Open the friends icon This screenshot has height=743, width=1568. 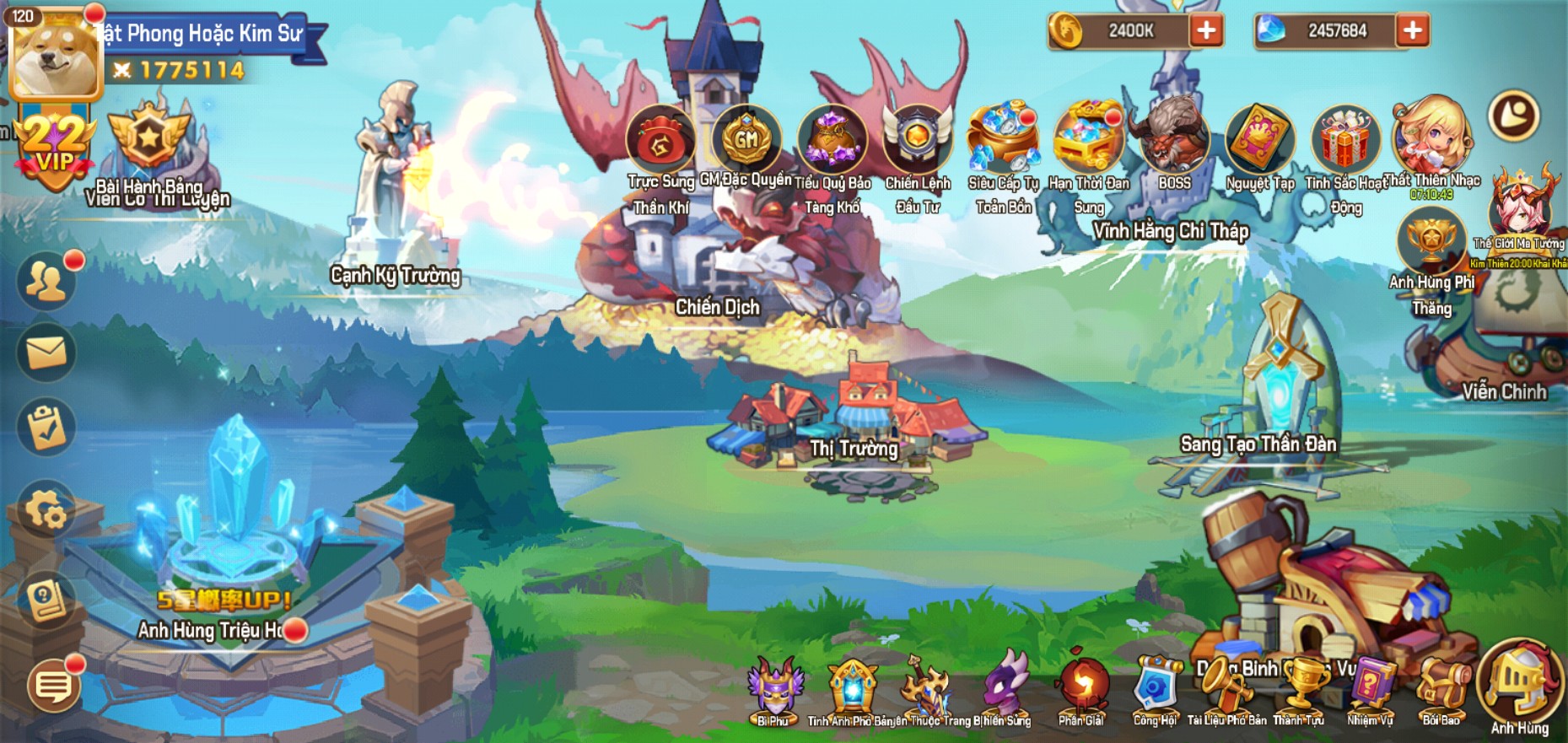(46, 281)
